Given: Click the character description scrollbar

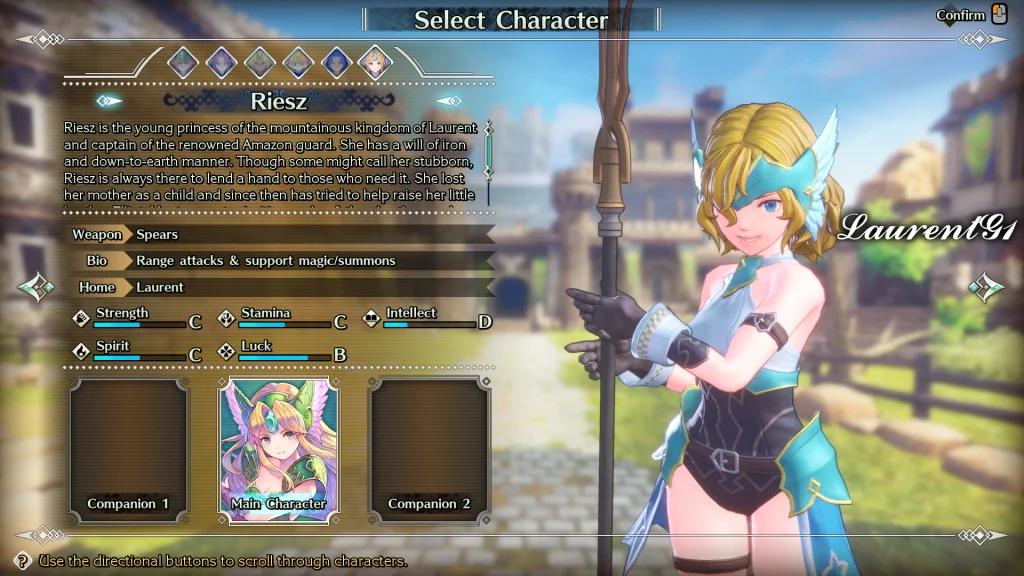Looking at the screenshot, I should point(489,150).
